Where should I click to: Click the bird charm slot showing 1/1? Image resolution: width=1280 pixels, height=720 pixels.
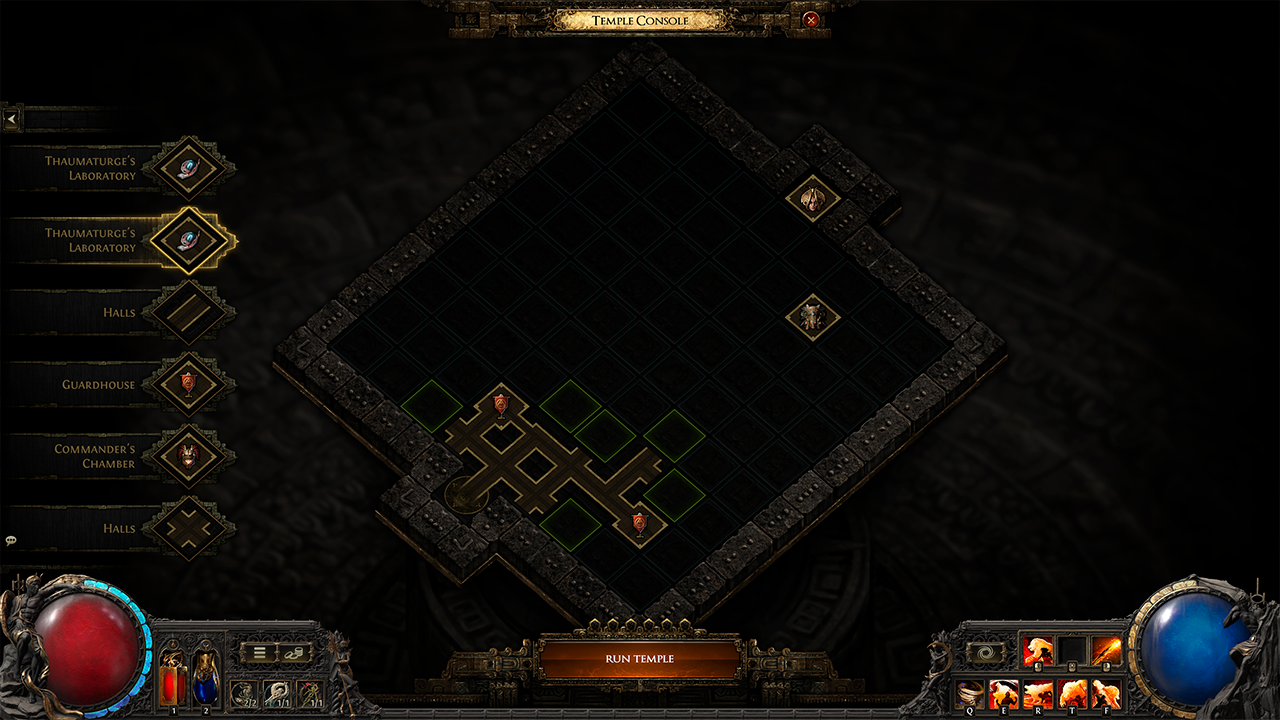(x=276, y=694)
